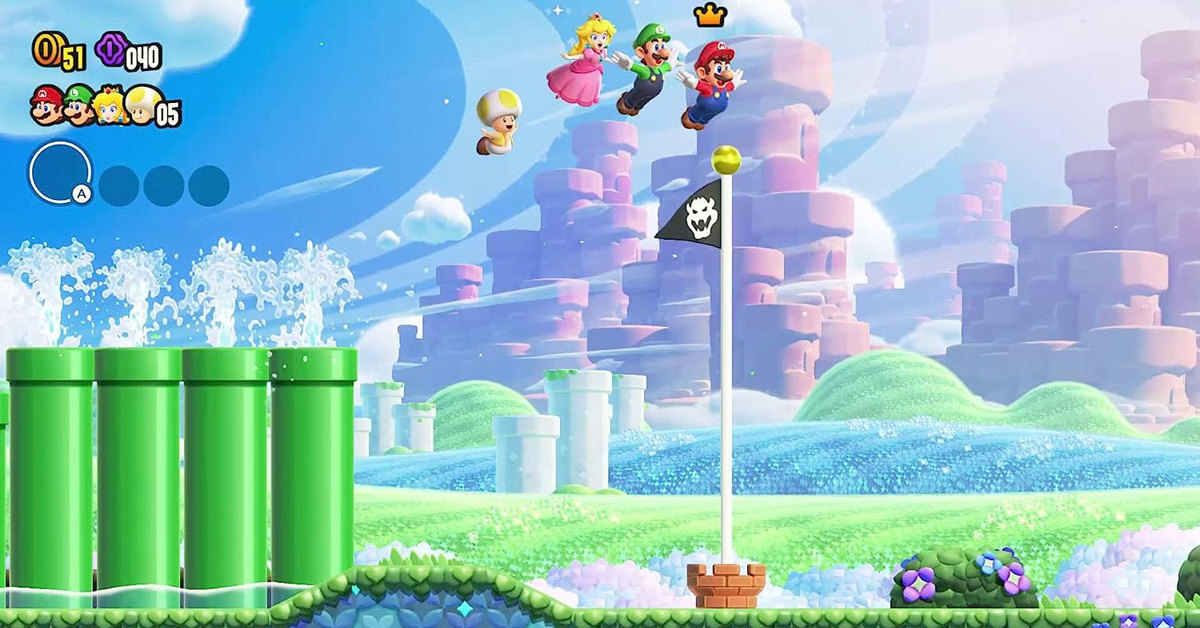This screenshot has width=1200, height=628.
Task: Open the empty badge ring slot
Action: click(x=60, y=172)
